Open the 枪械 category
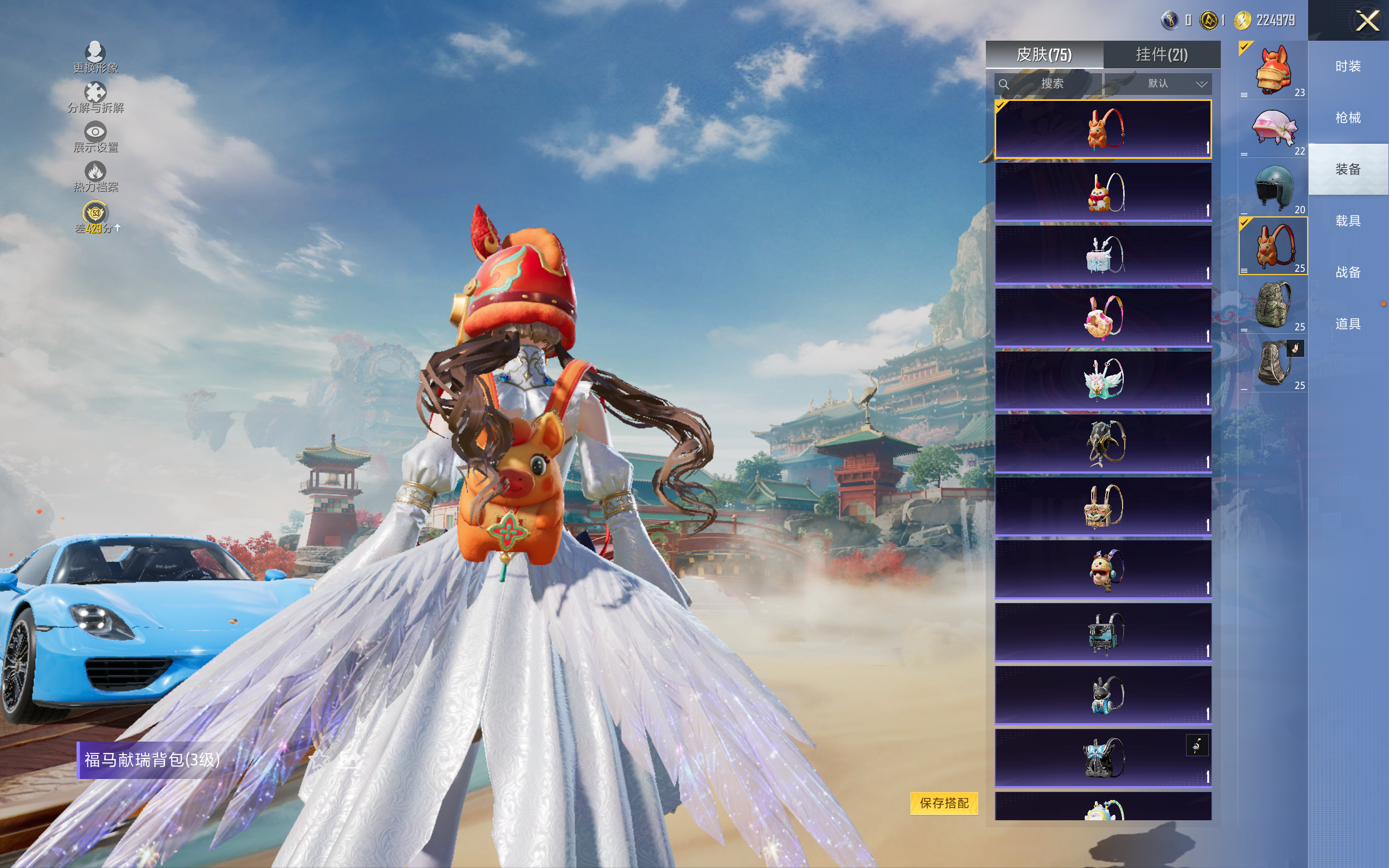The height and width of the screenshot is (868, 1389). pyautogui.click(x=1348, y=118)
